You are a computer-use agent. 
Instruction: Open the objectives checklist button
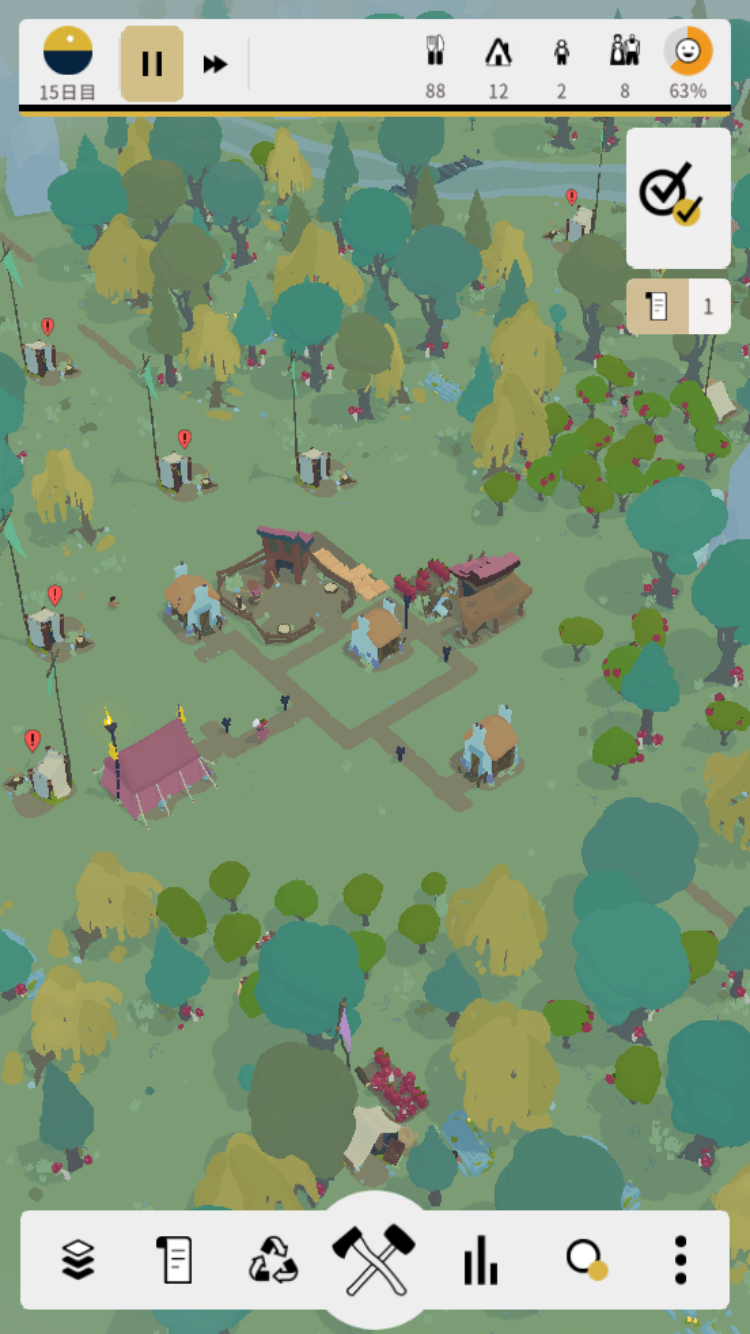[x=678, y=197]
